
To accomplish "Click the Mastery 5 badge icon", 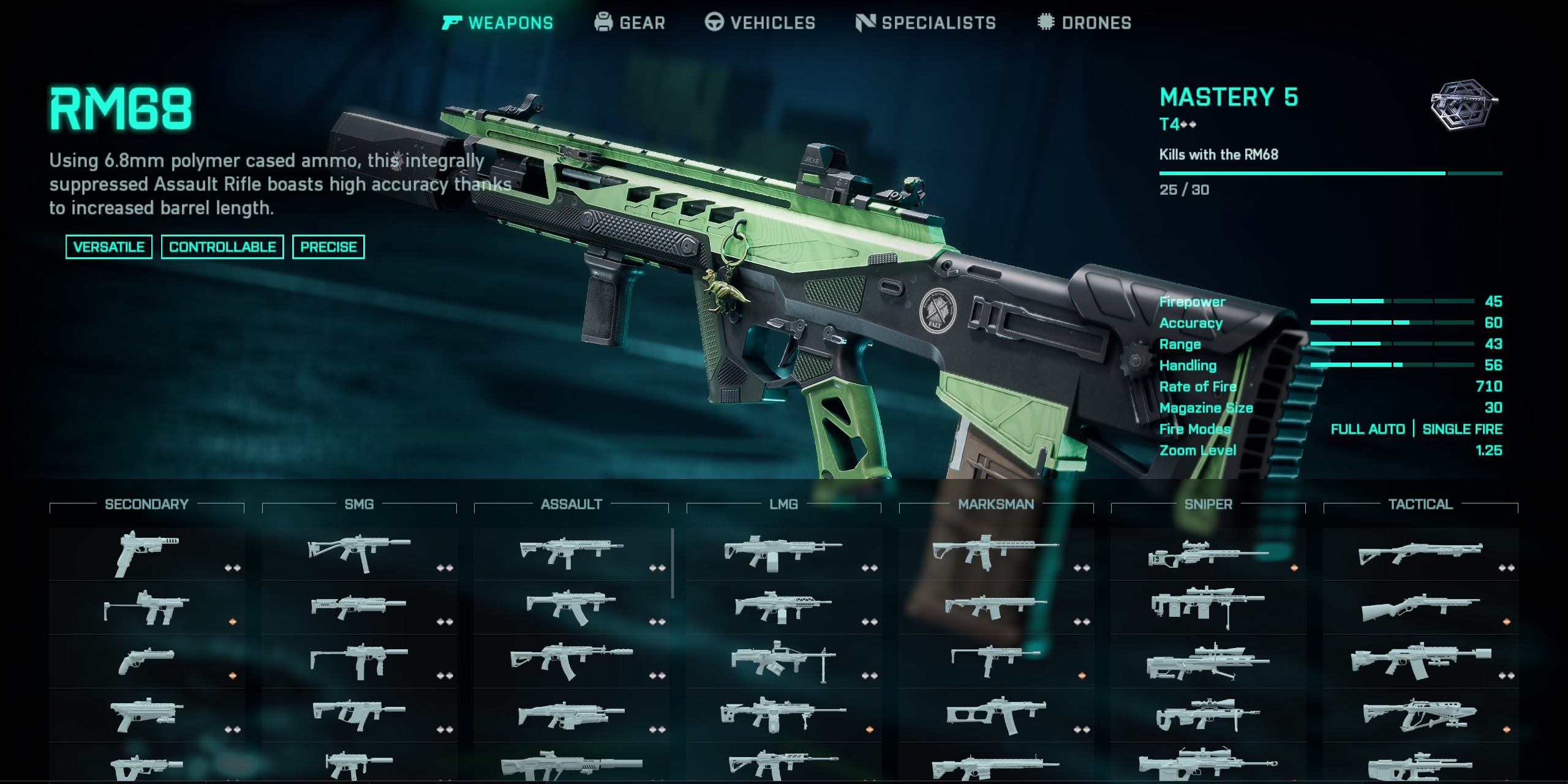I will pyautogui.click(x=1464, y=104).
